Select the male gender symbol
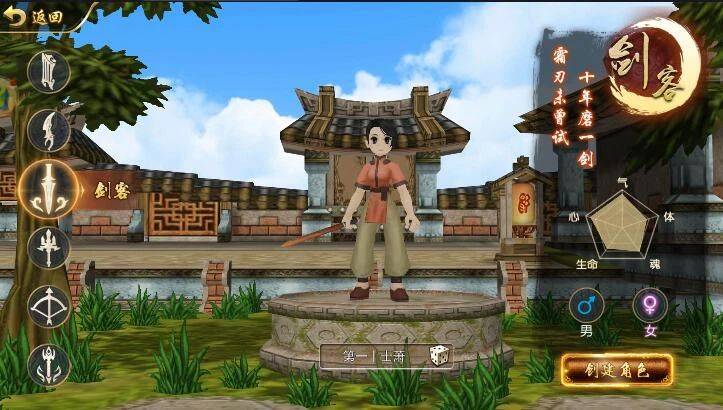The height and width of the screenshot is (410, 723). click(x=586, y=305)
